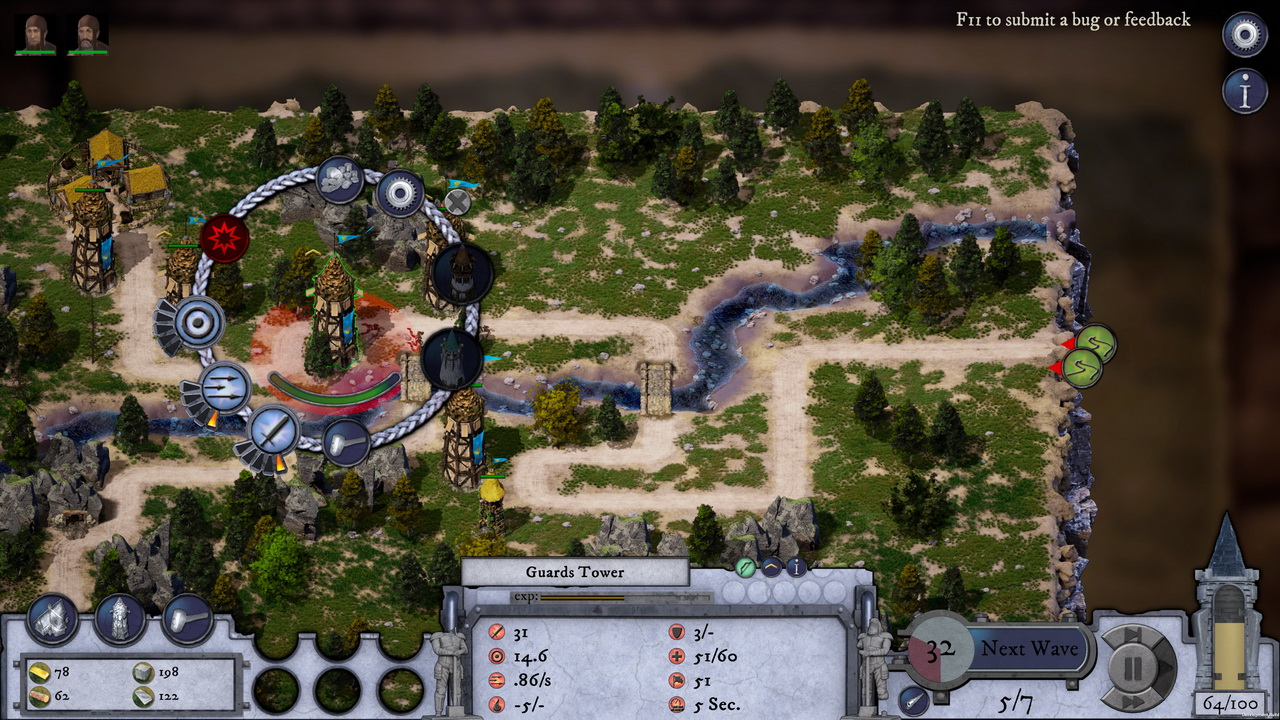Choose the upper dark tower upgrade option

461,273
